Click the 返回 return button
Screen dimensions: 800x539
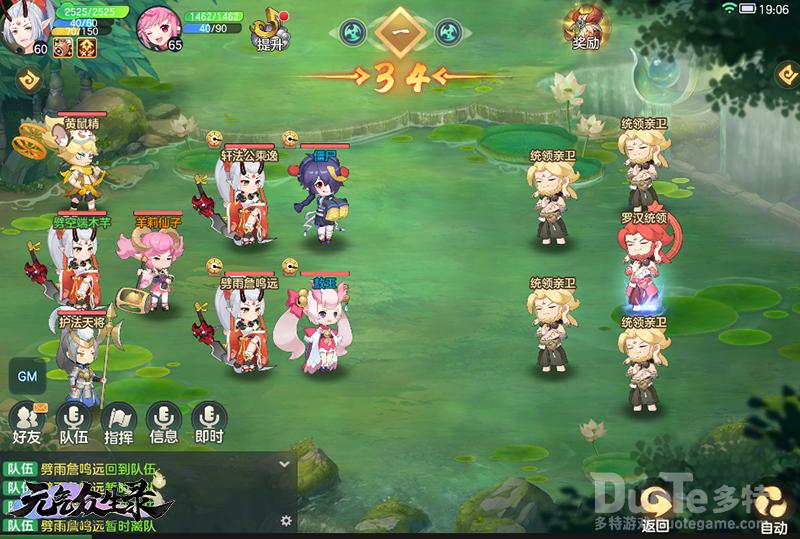(x=656, y=506)
